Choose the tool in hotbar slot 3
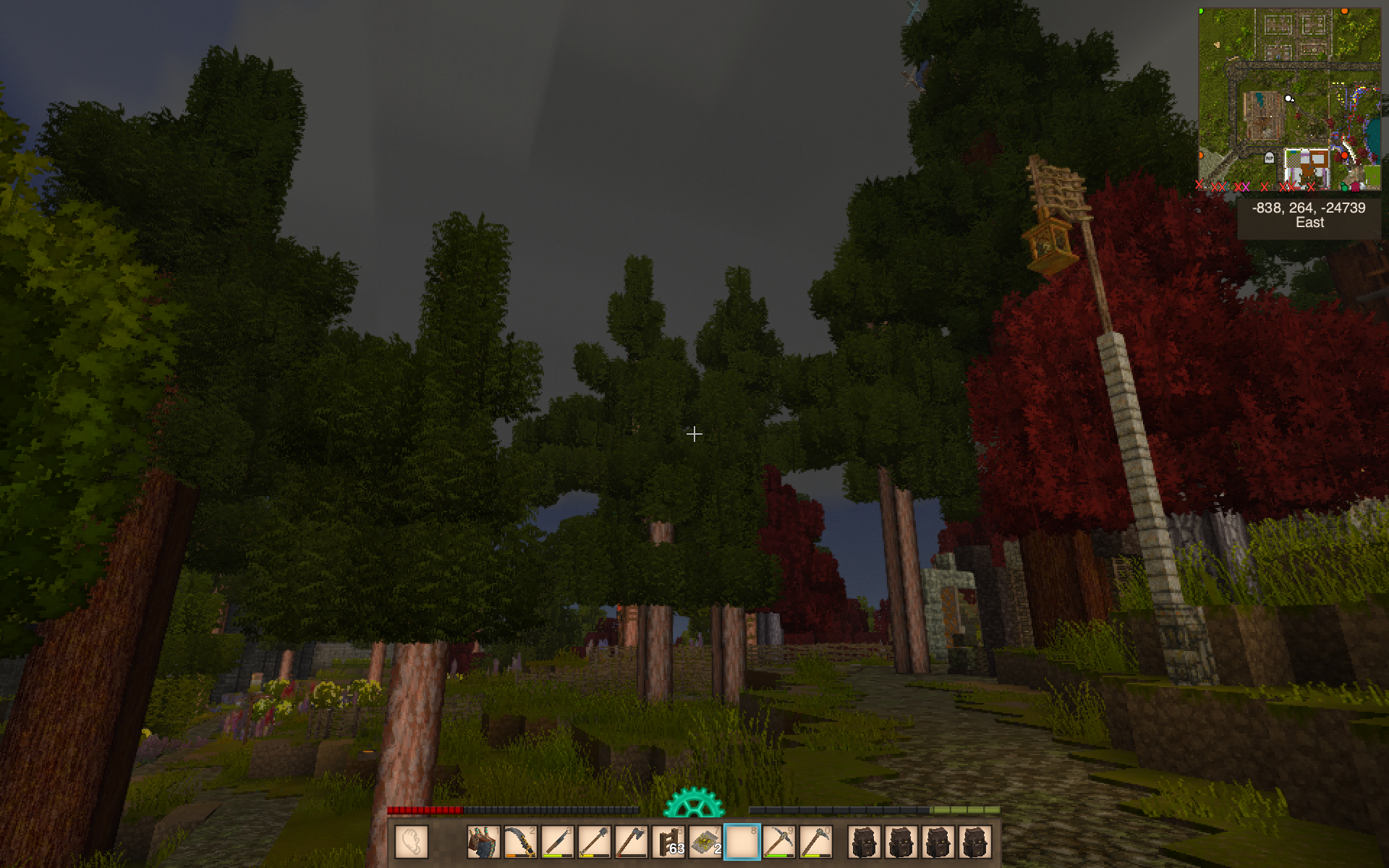This screenshot has width=1389, height=868. click(557, 842)
